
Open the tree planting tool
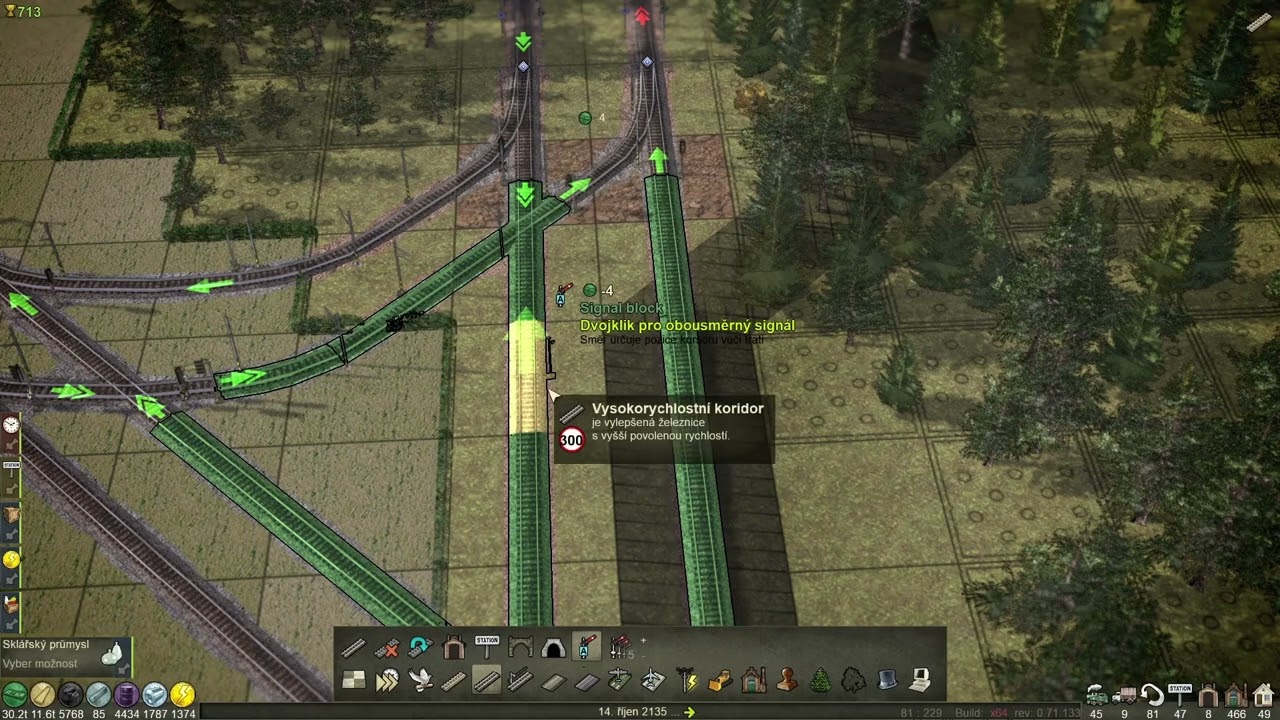(x=820, y=681)
